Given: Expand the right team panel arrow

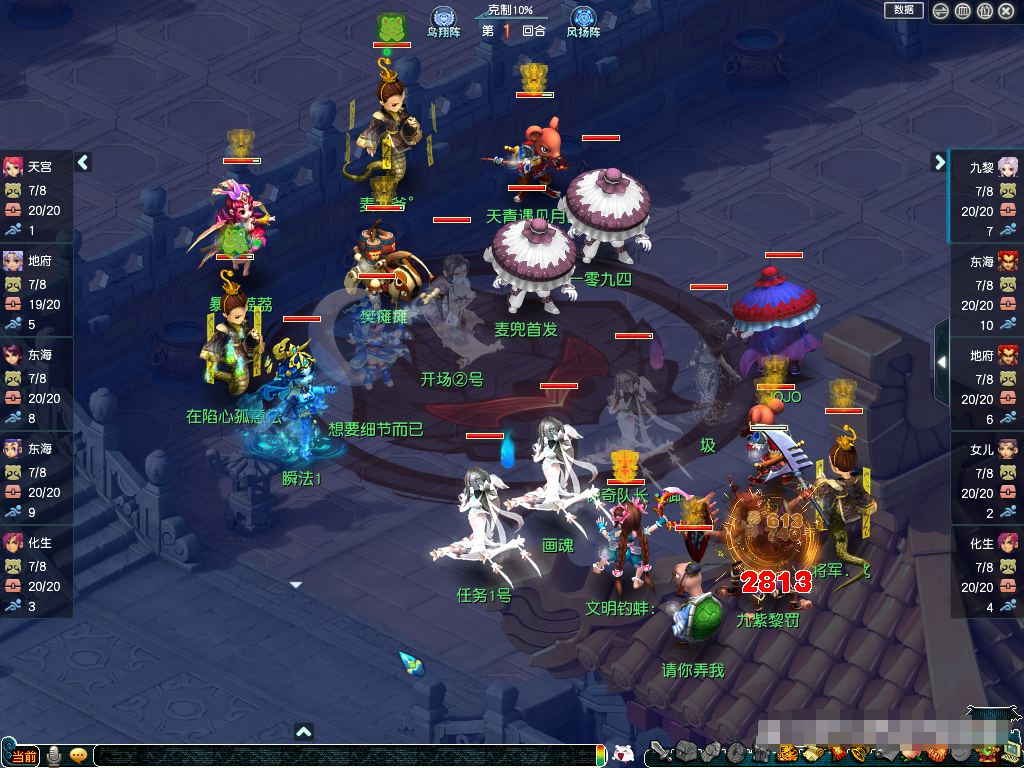Looking at the screenshot, I should (939, 162).
